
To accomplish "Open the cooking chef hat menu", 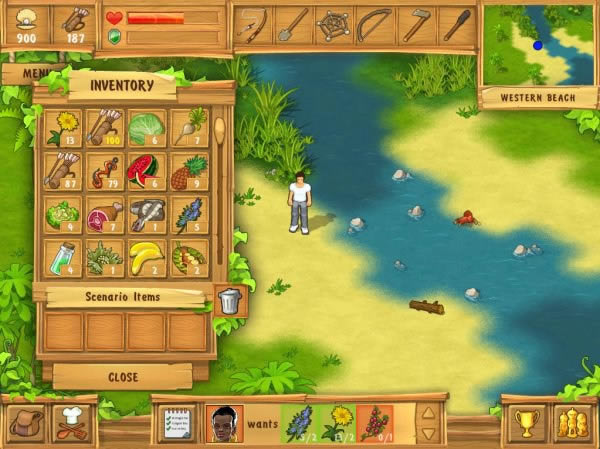I will pyautogui.click(x=71, y=422).
